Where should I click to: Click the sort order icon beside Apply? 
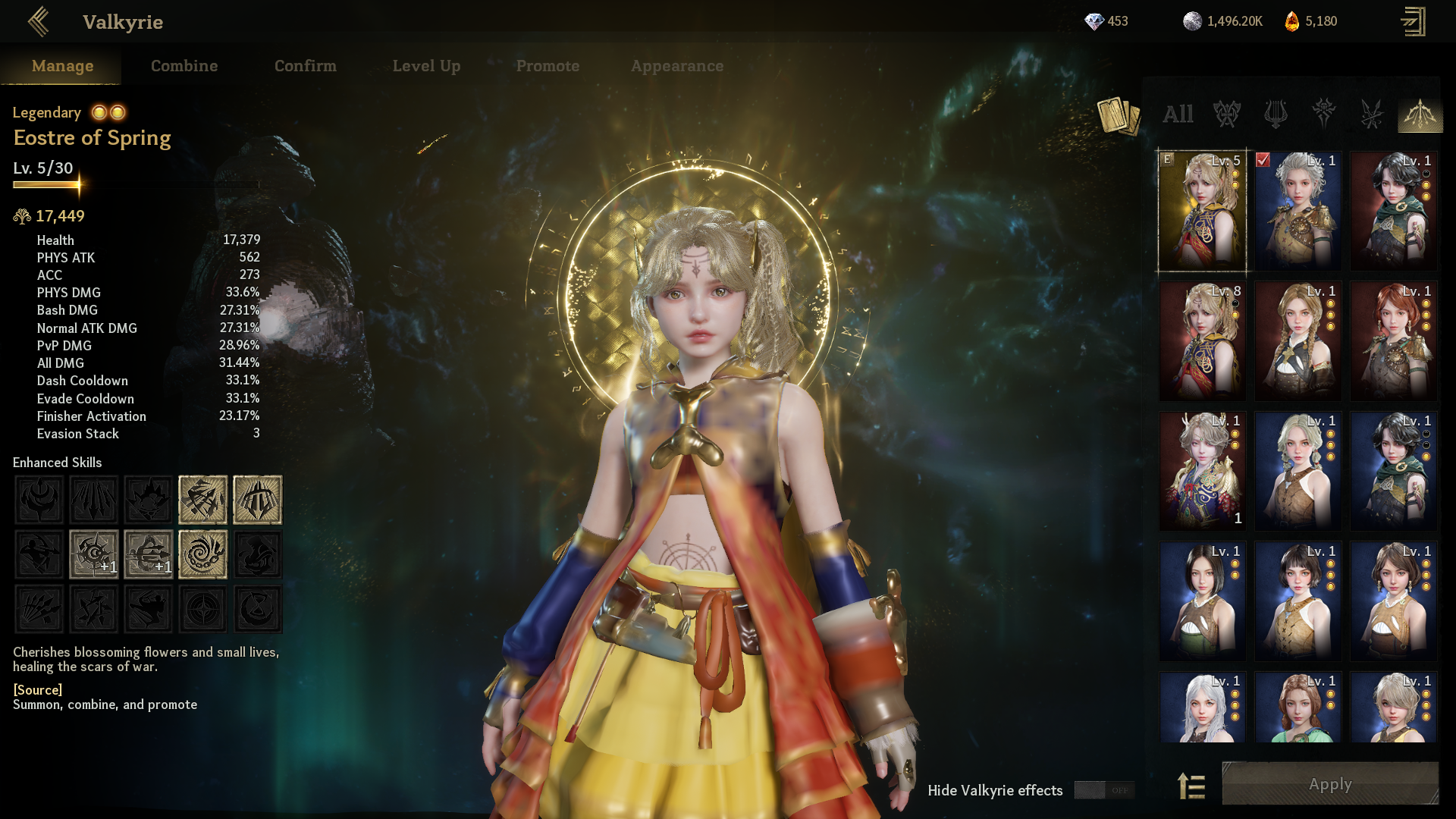tap(1191, 786)
